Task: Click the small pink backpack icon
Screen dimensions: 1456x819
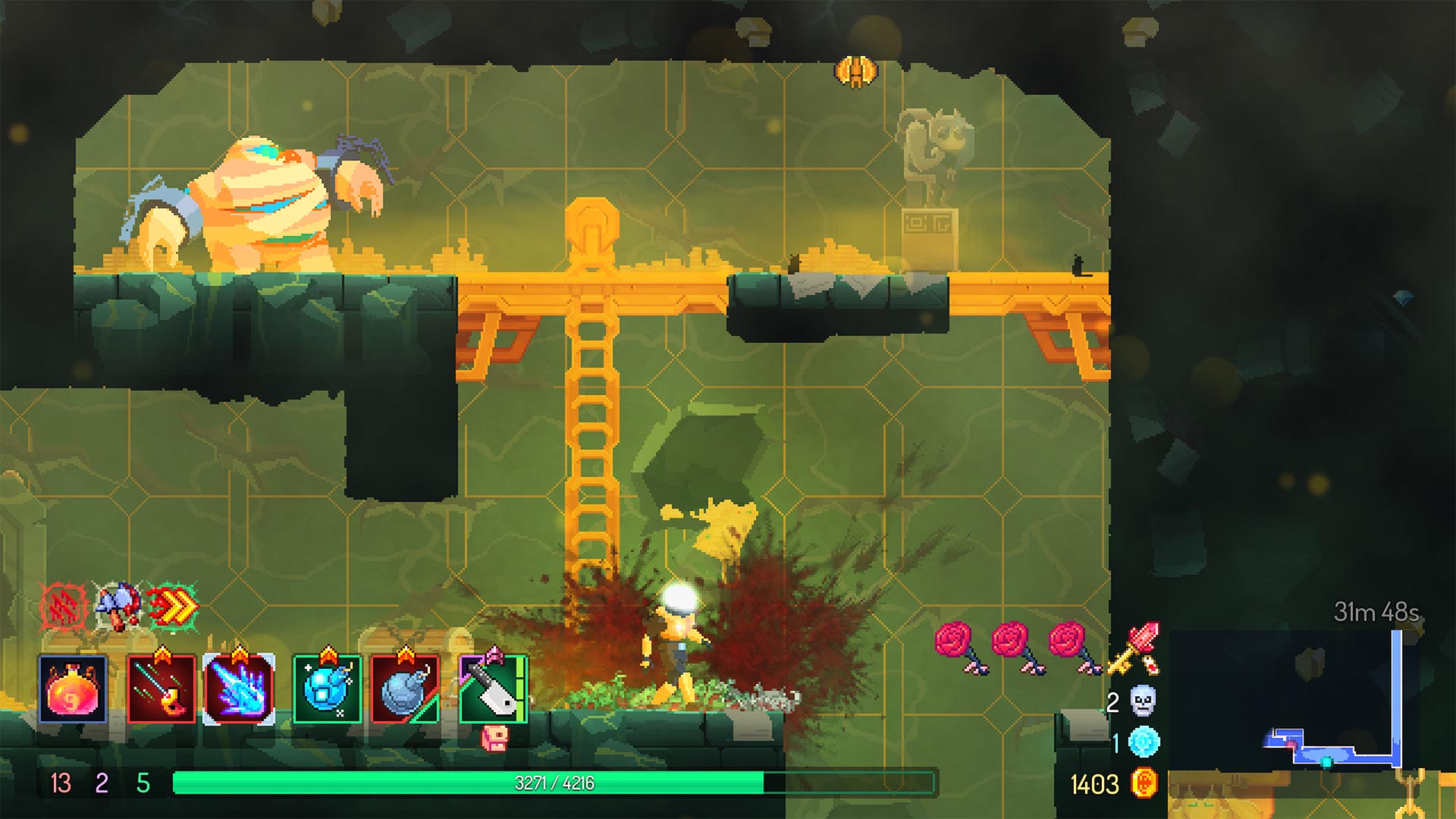Action: pos(494,739)
